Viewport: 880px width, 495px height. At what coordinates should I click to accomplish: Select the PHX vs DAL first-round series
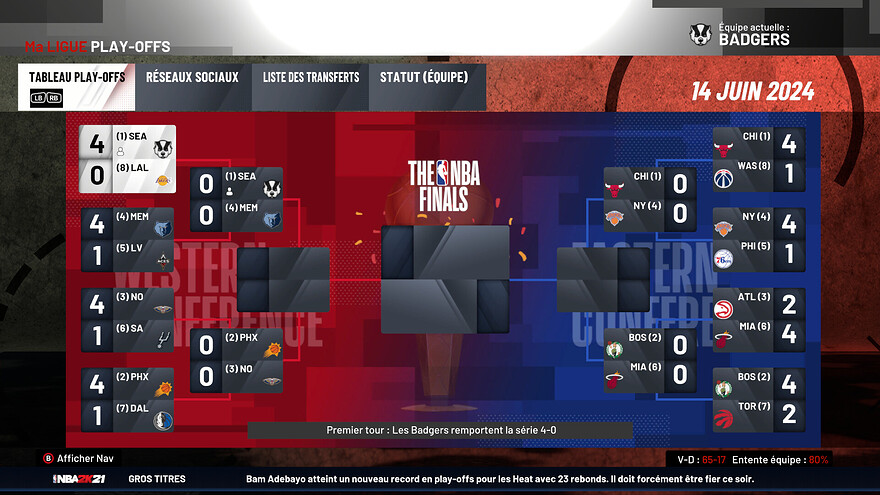point(128,400)
